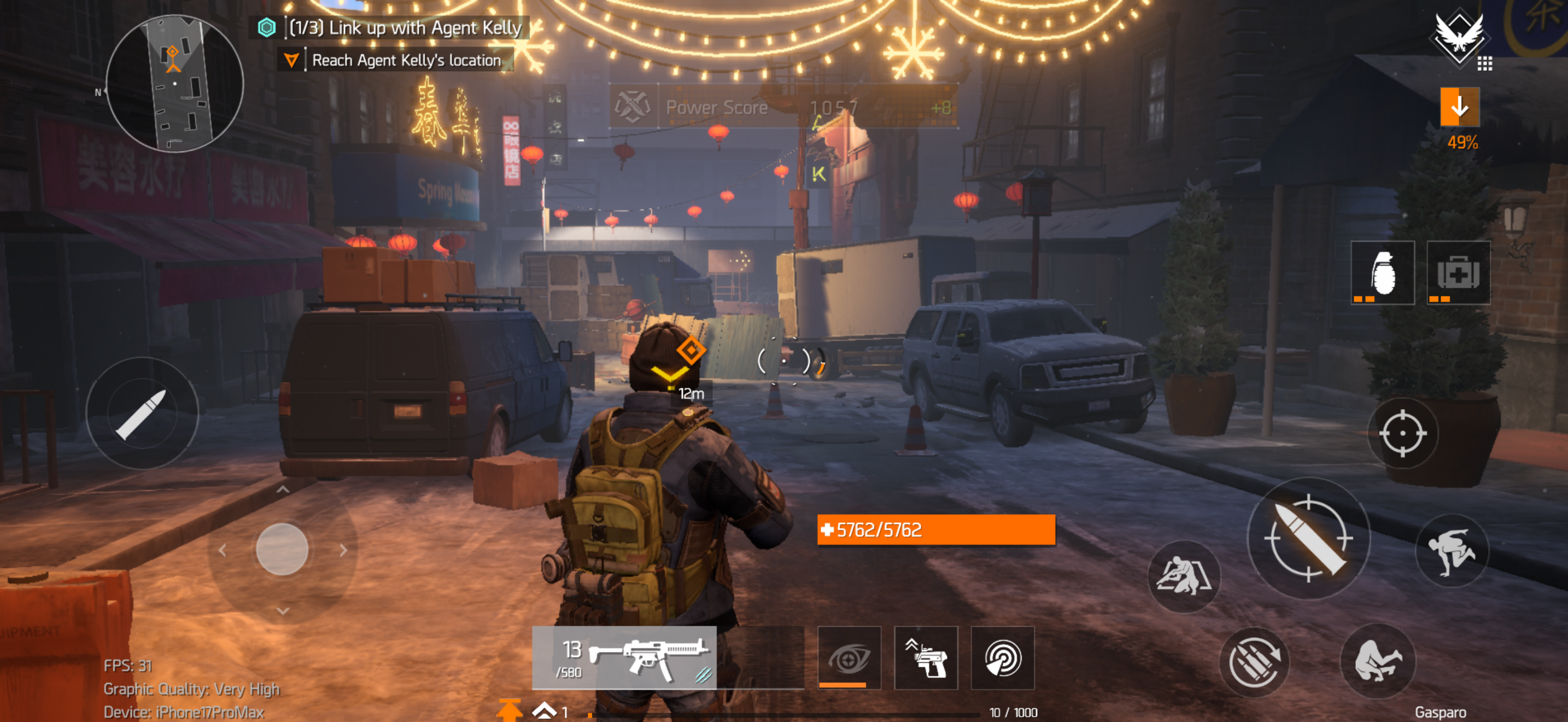Deploy the turret skill
The width and height of the screenshot is (1568, 722).
(925, 657)
